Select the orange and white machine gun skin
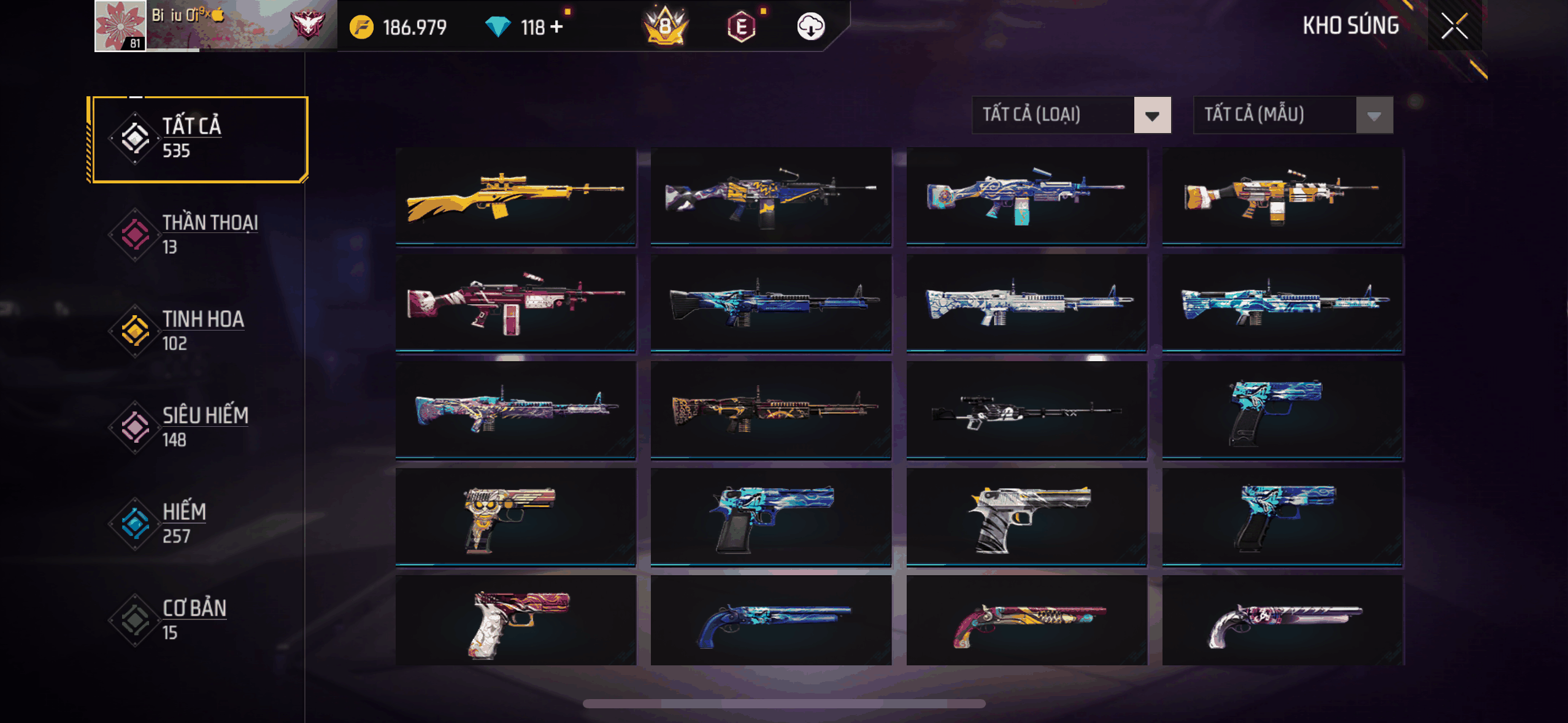The image size is (1568, 723). tap(1282, 196)
